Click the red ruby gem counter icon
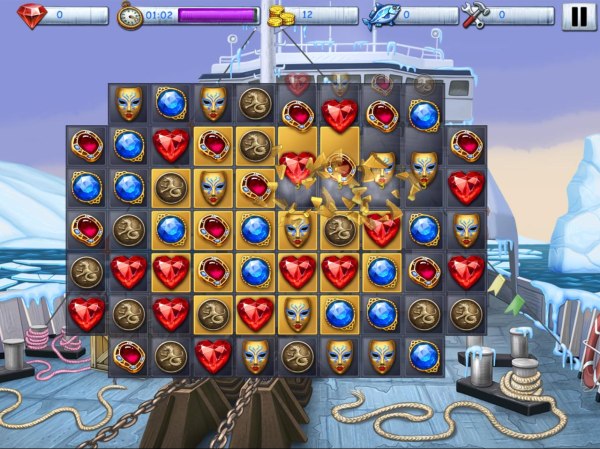The height and width of the screenshot is (449, 600). click(x=31, y=15)
